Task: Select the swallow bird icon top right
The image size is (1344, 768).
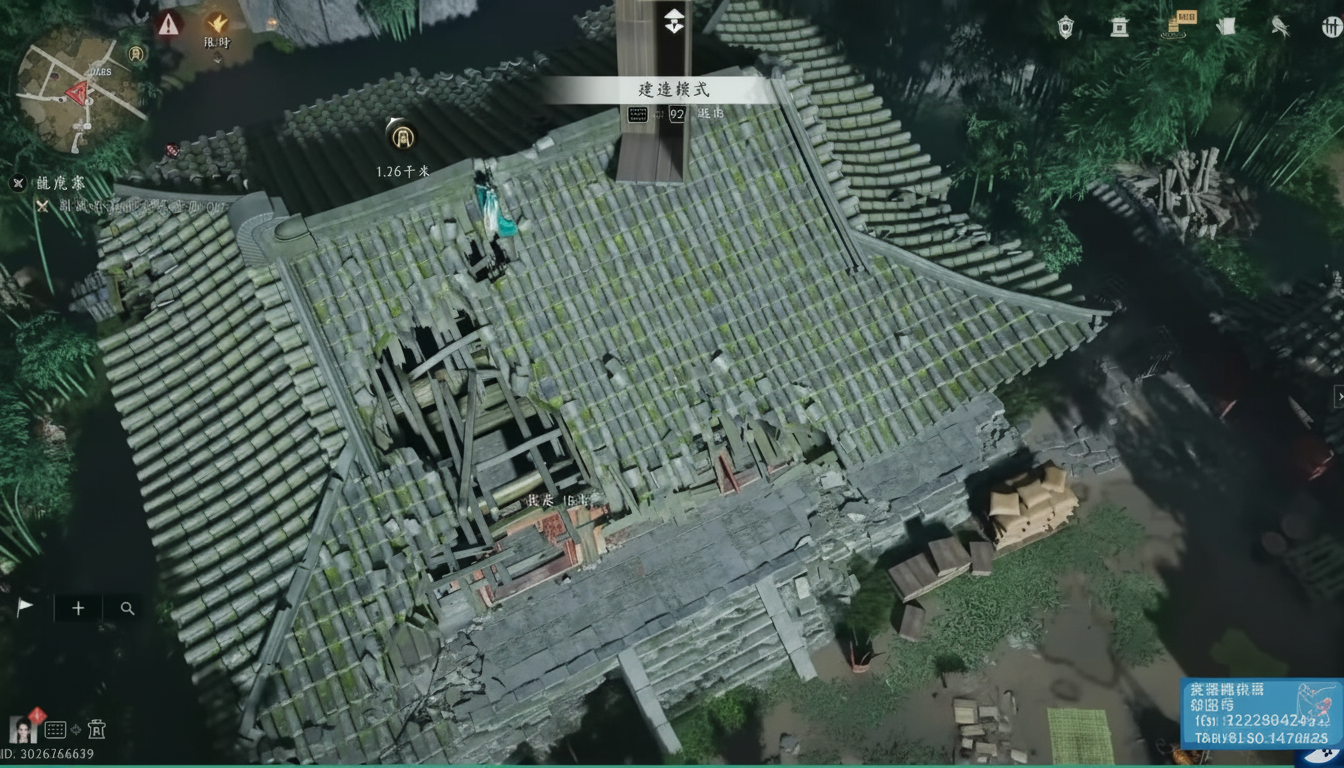Action: point(1281,27)
